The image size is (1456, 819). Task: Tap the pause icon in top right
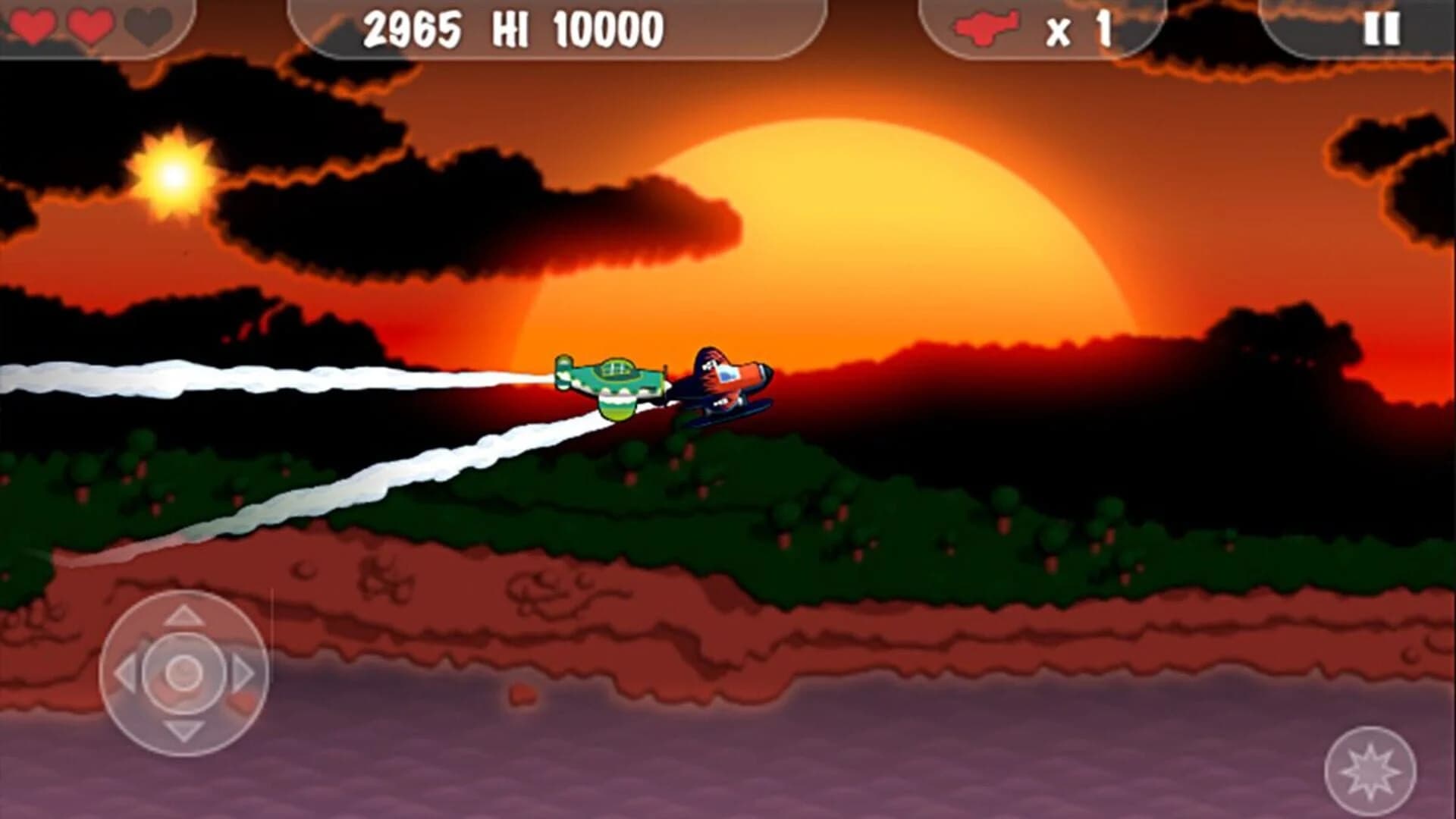pos(1382,30)
